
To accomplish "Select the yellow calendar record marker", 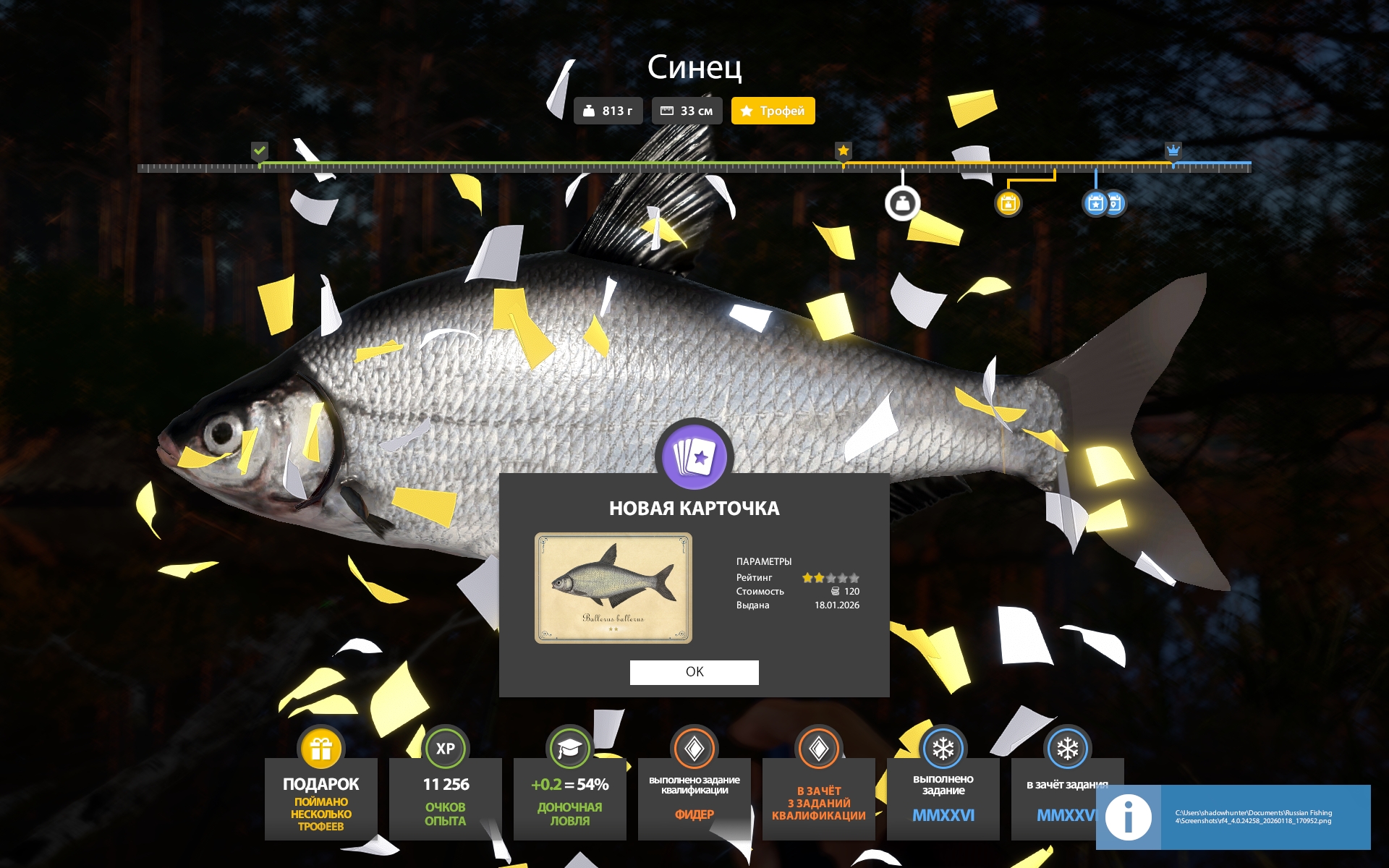I will pyautogui.click(x=1008, y=203).
